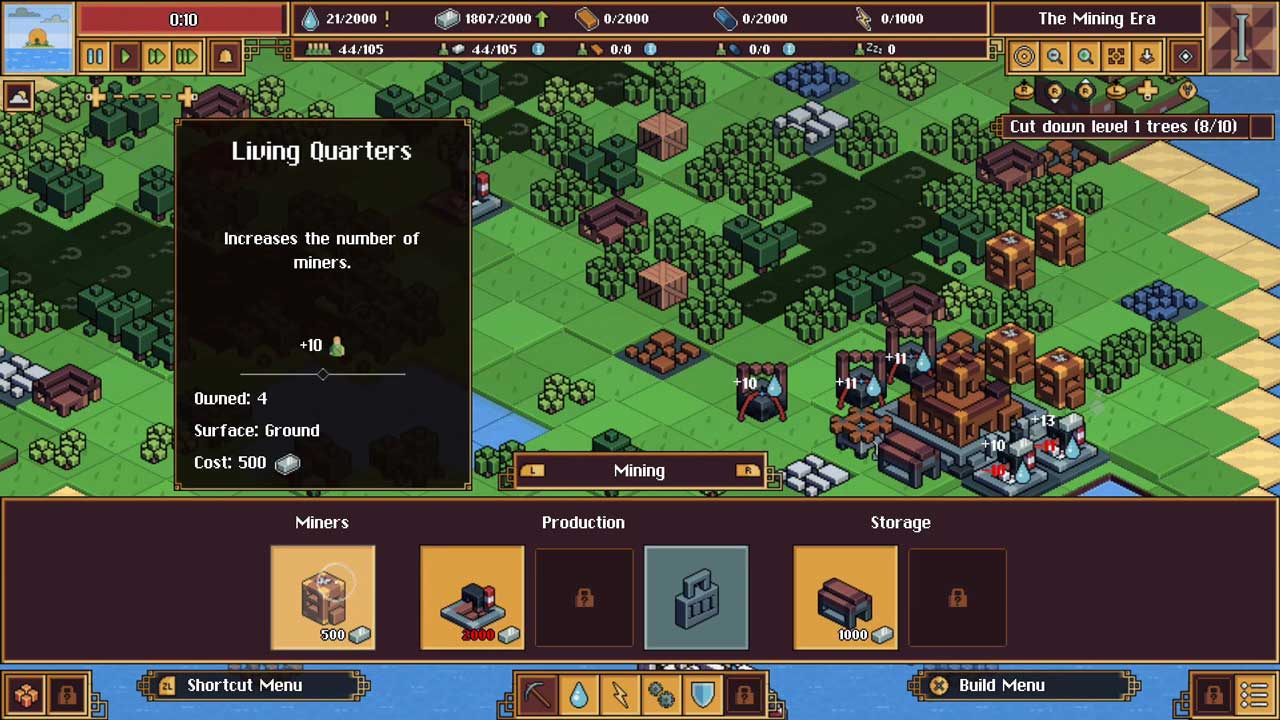Switch to the shield defense category
Viewport: 1280px width, 720px height.
(702, 693)
